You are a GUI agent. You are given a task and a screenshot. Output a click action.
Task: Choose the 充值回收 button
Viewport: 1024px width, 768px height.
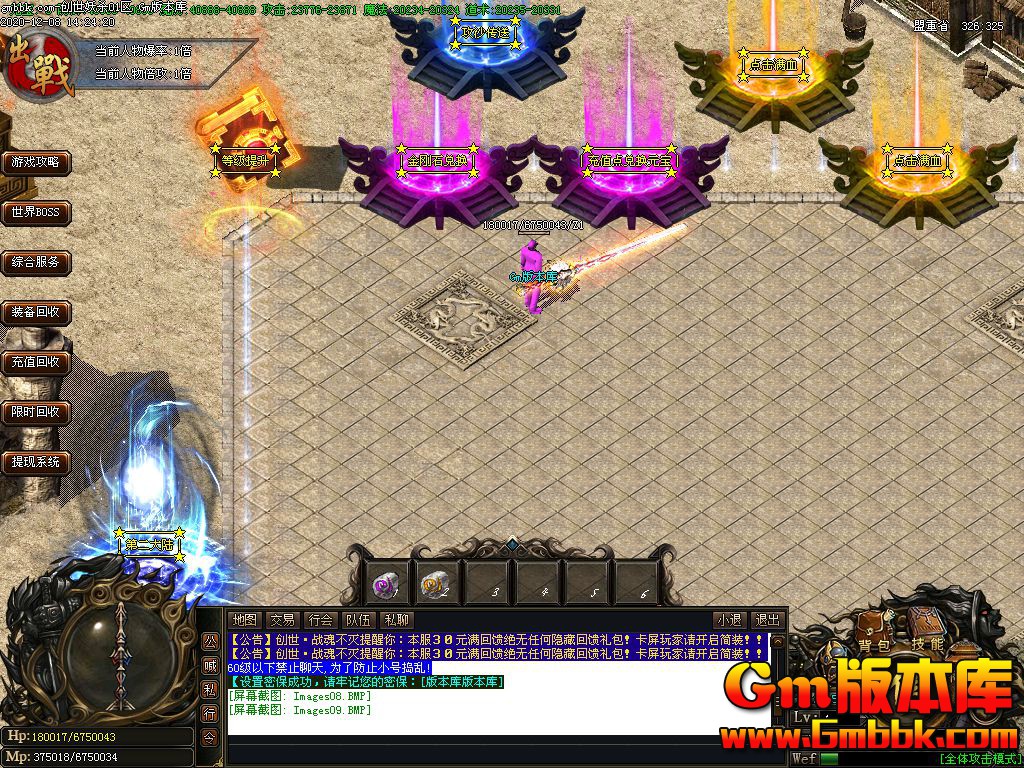tap(36, 362)
